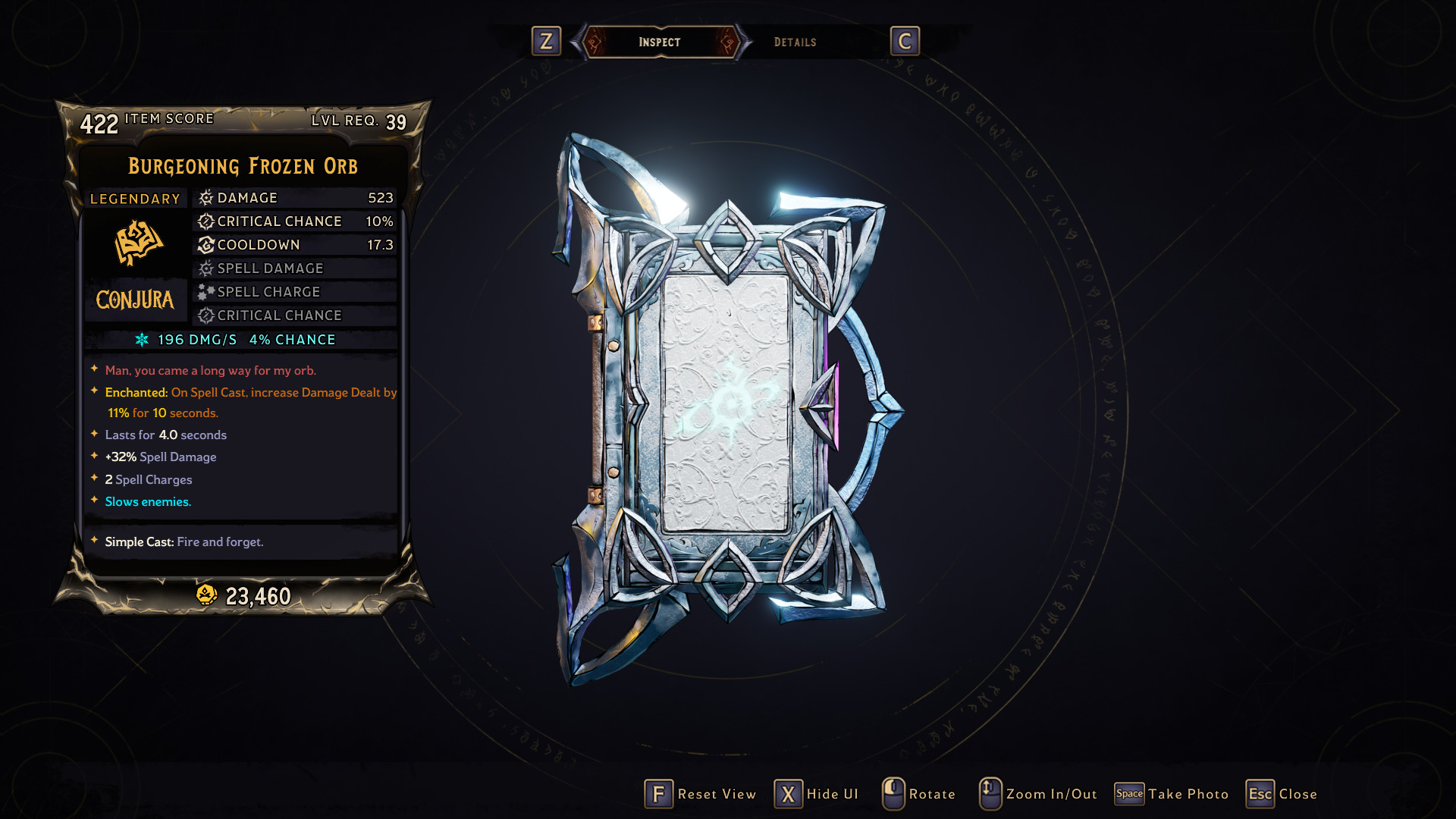Take Photo of the inspected item
The width and height of the screenshot is (1456, 819).
click(x=1172, y=794)
